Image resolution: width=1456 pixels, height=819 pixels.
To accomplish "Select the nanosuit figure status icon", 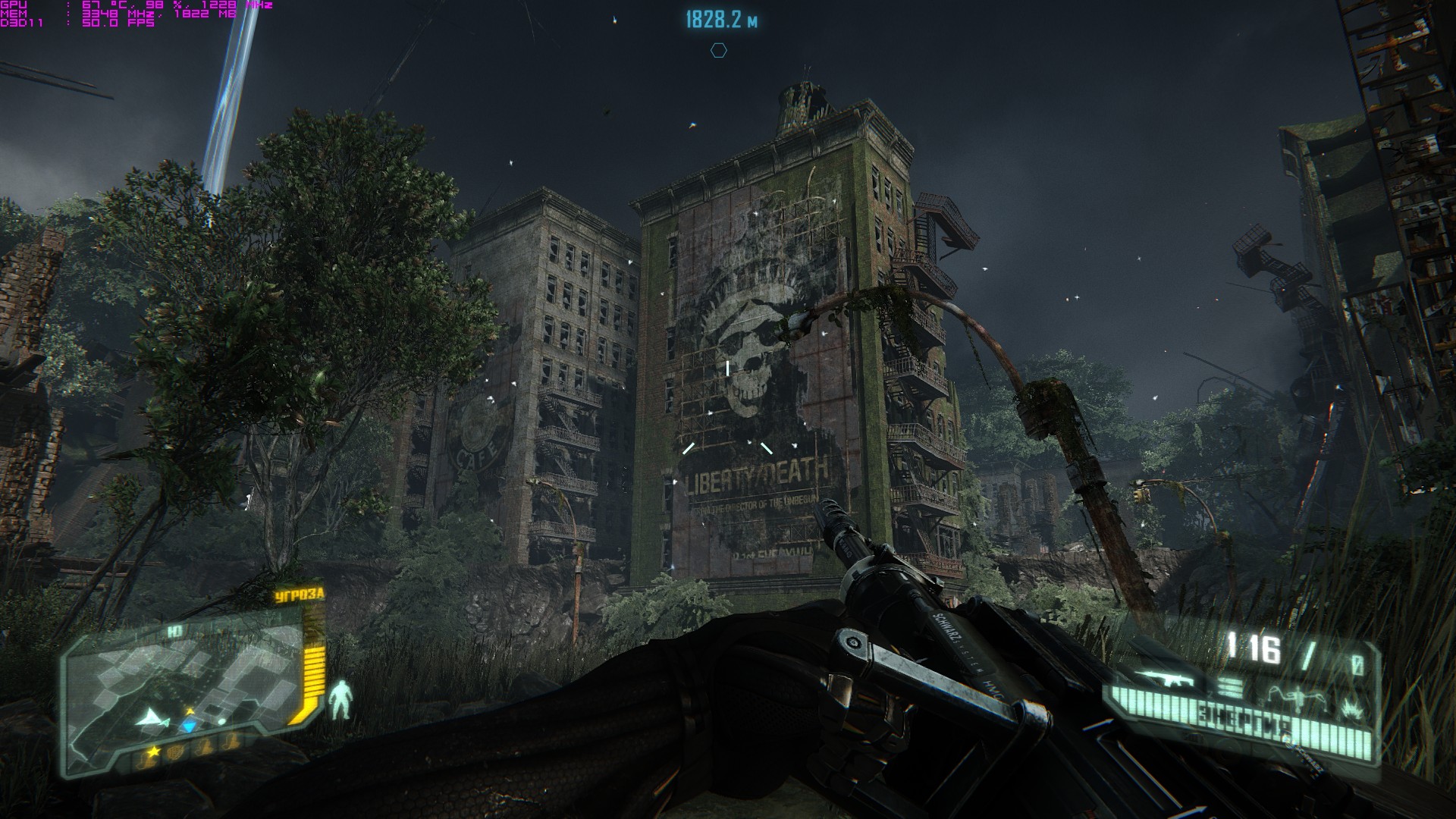I will pos(343,700).
